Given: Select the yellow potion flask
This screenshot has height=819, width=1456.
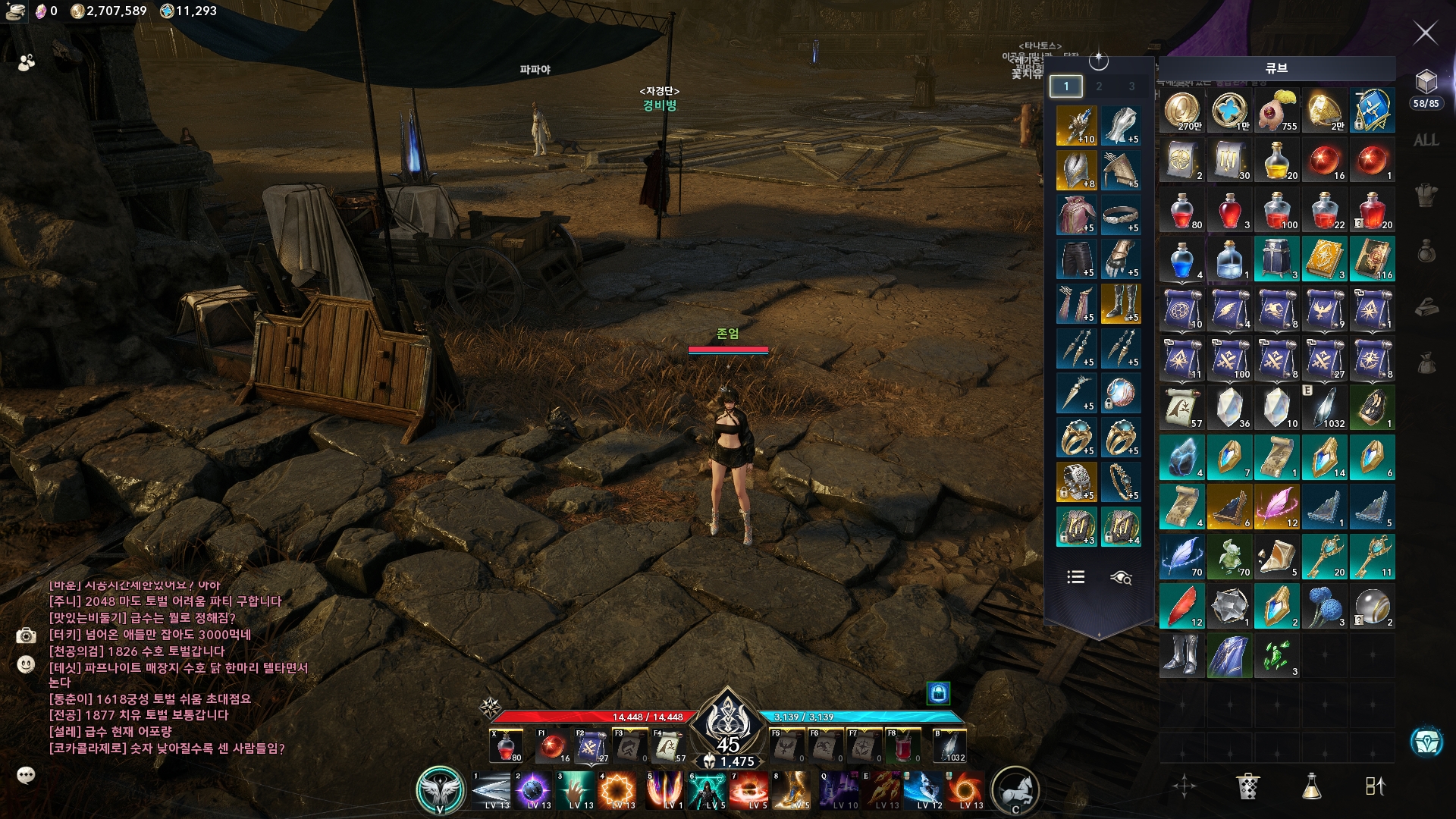Looking at the screenshot, I should [x=1277, y=161].
